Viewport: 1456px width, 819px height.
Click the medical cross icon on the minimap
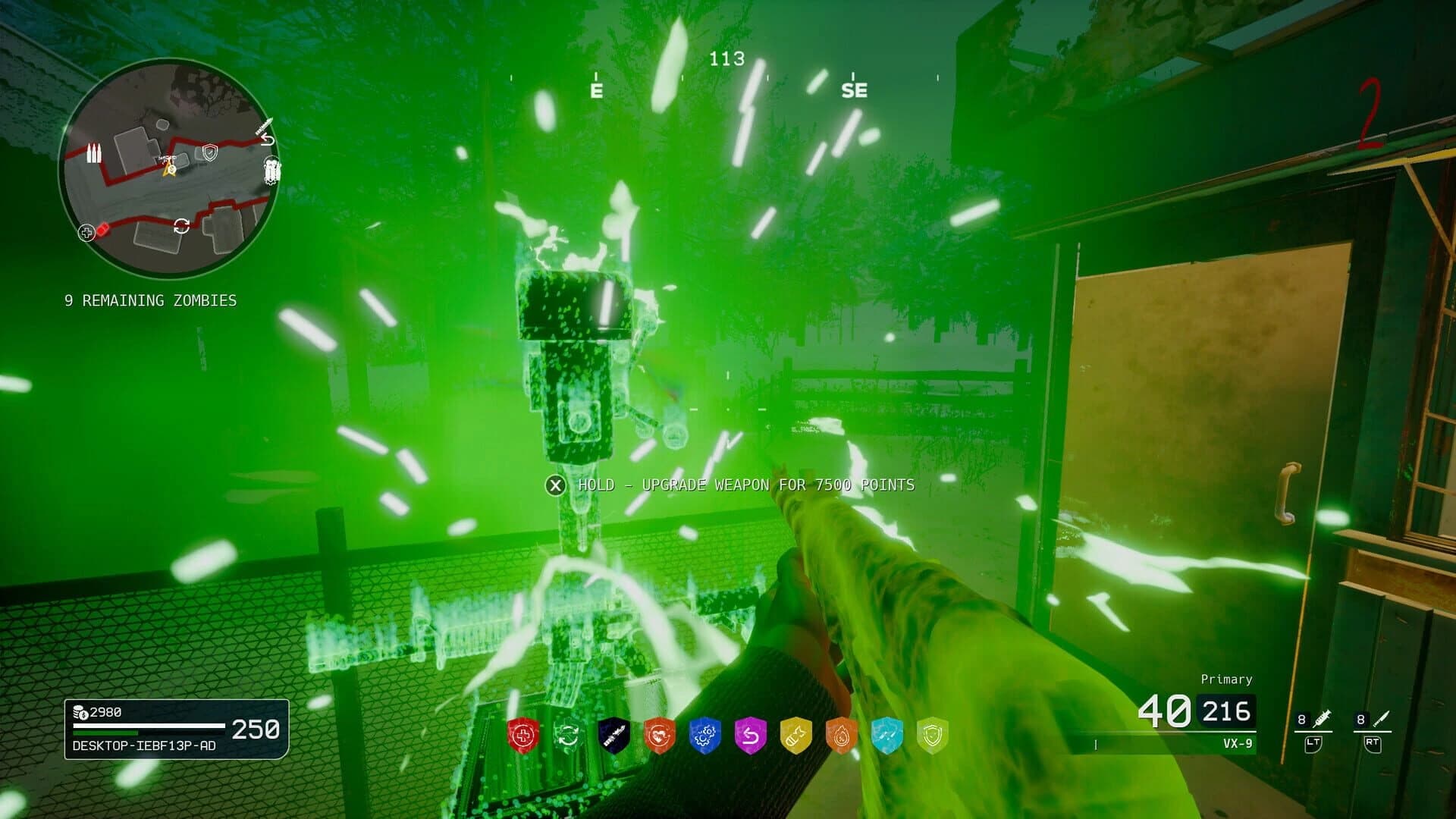(86, 233)
